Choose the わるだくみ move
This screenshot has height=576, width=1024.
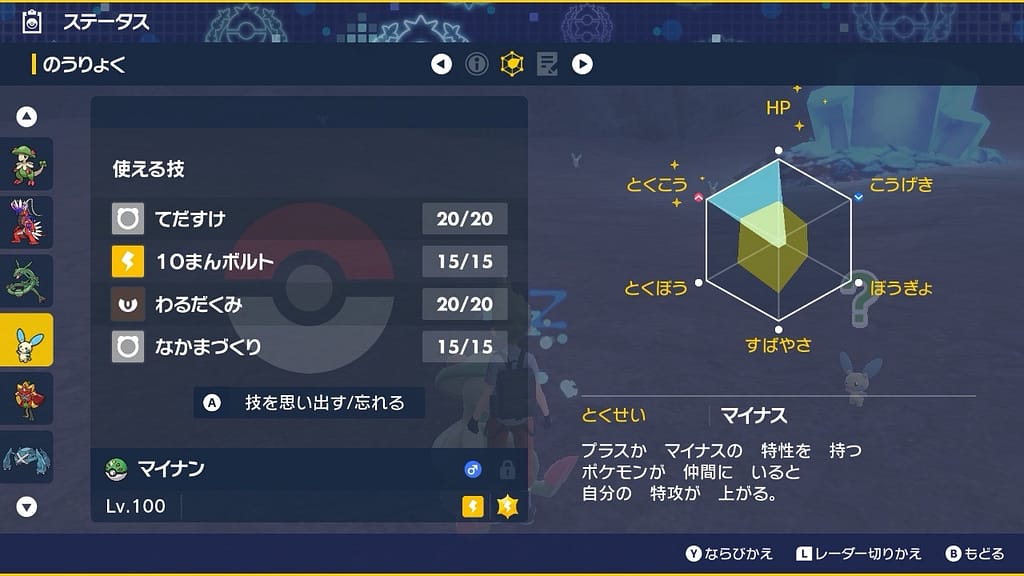309,304
